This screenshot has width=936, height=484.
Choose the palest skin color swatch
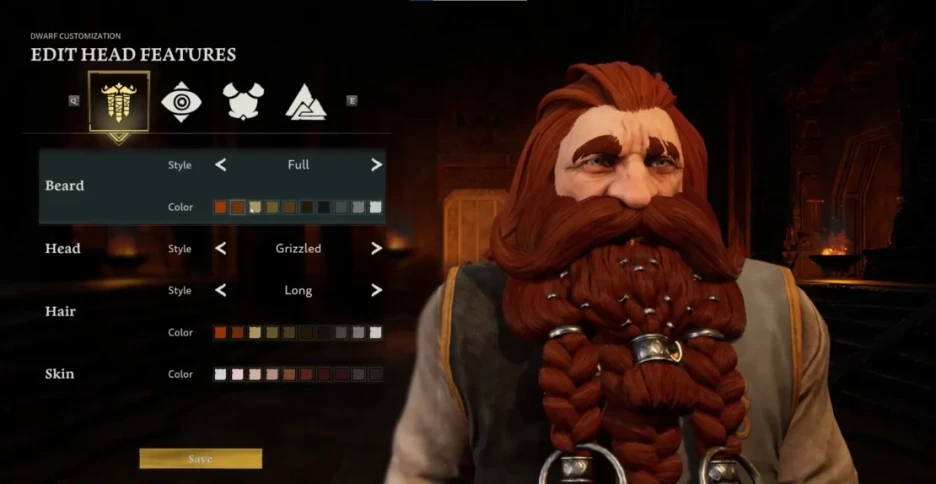click(220, 374)
